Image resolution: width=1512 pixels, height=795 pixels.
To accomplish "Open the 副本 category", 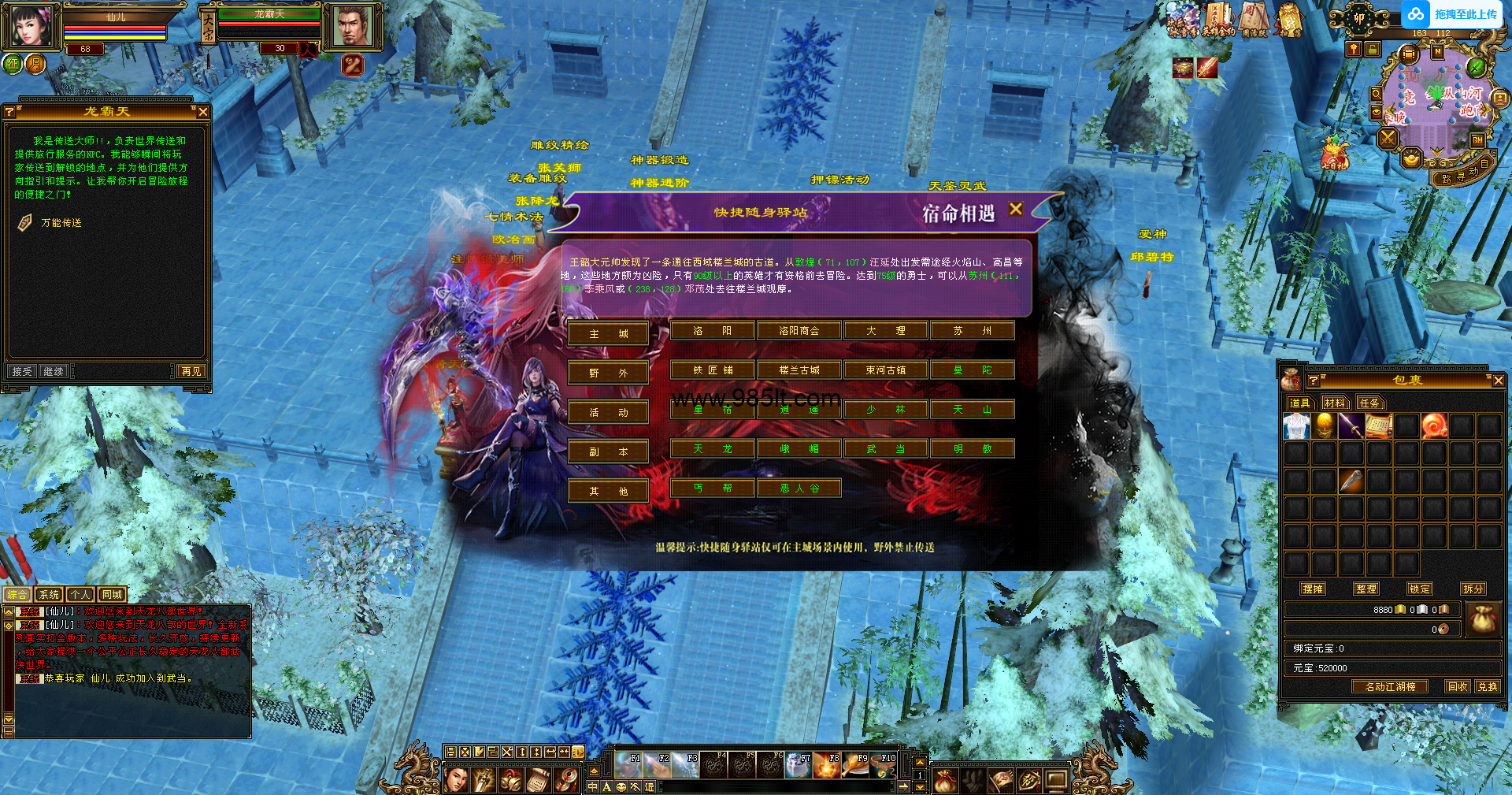I will click(x=608, y=451).
